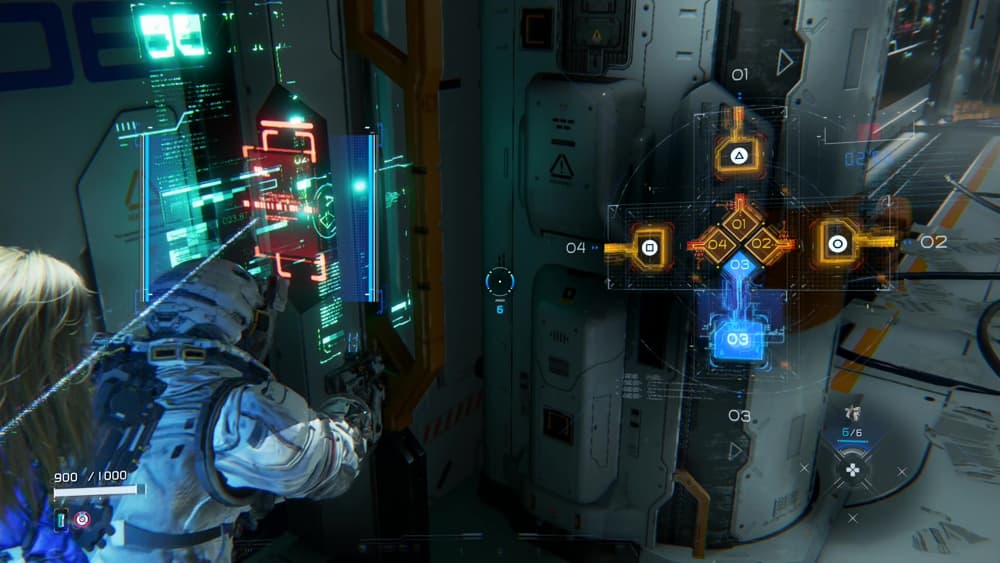Viewport: 1000px width, 563px height.
Task: Choose the orange 01 diamond tile
Action: 740,224
